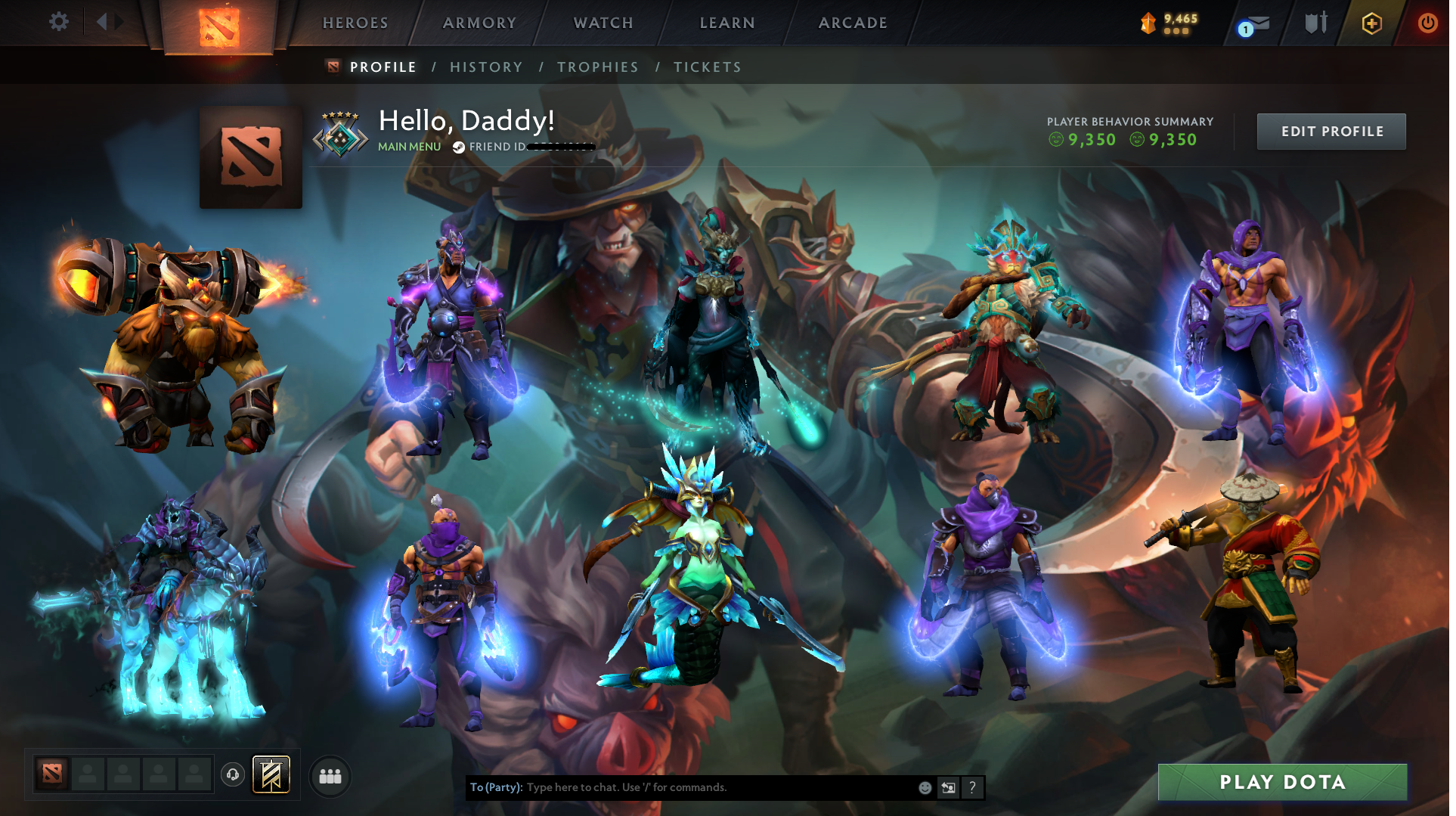Toggle the voice chat headset icon
Image resolution: width=1456 pixels, height=816 pixels.
click(x=233, y=775)
